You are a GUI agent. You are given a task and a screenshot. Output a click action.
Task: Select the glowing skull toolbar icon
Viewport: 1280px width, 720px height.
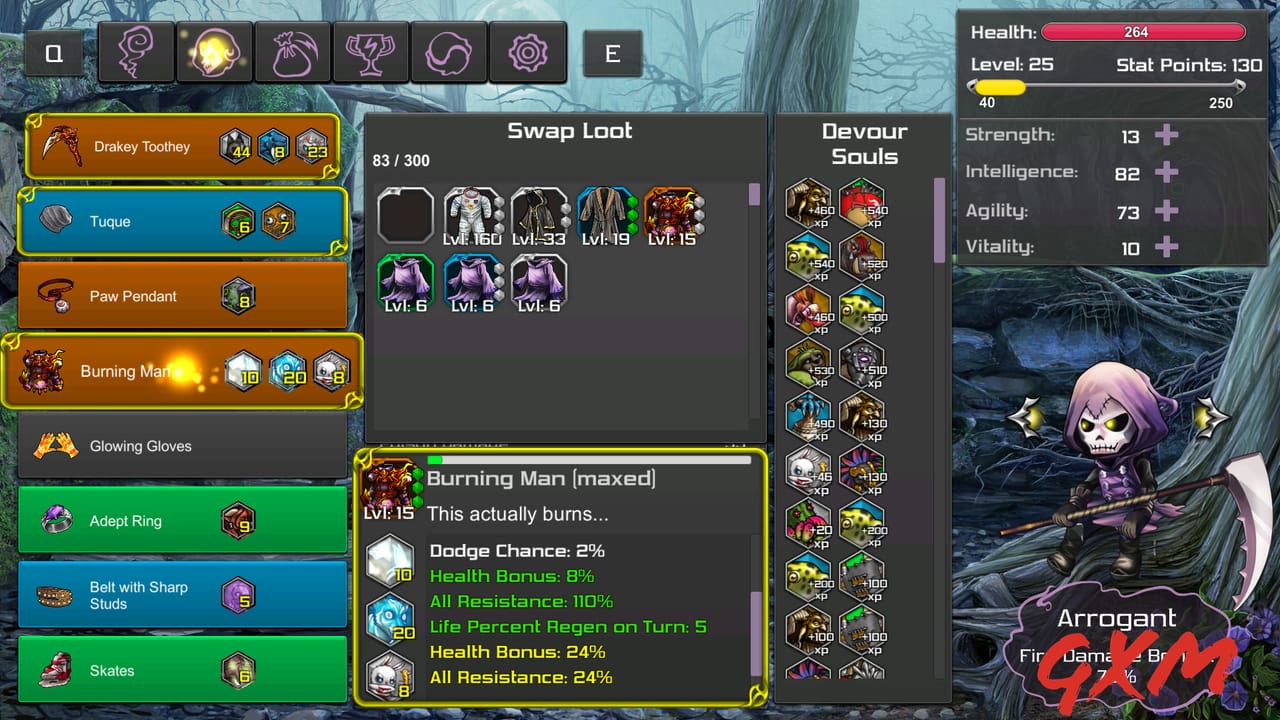[x=214, y=51]
